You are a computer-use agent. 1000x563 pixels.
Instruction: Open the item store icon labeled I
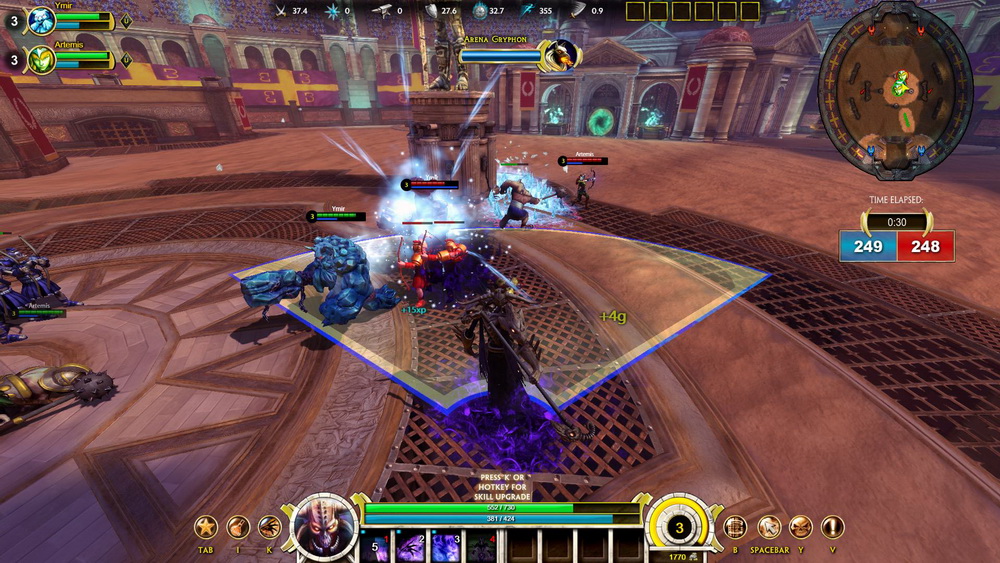(238, 527)
